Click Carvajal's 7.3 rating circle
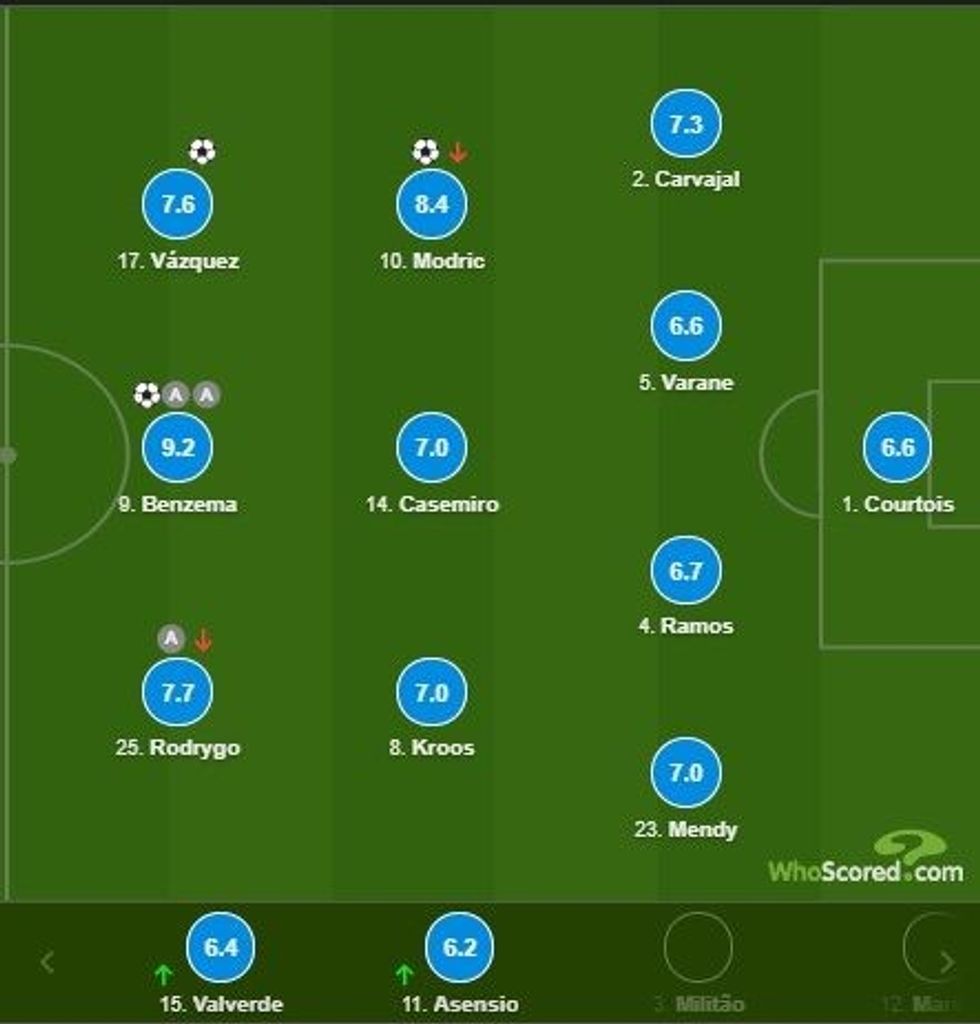This screenshot has width=980, height=1024. (686, 124)
